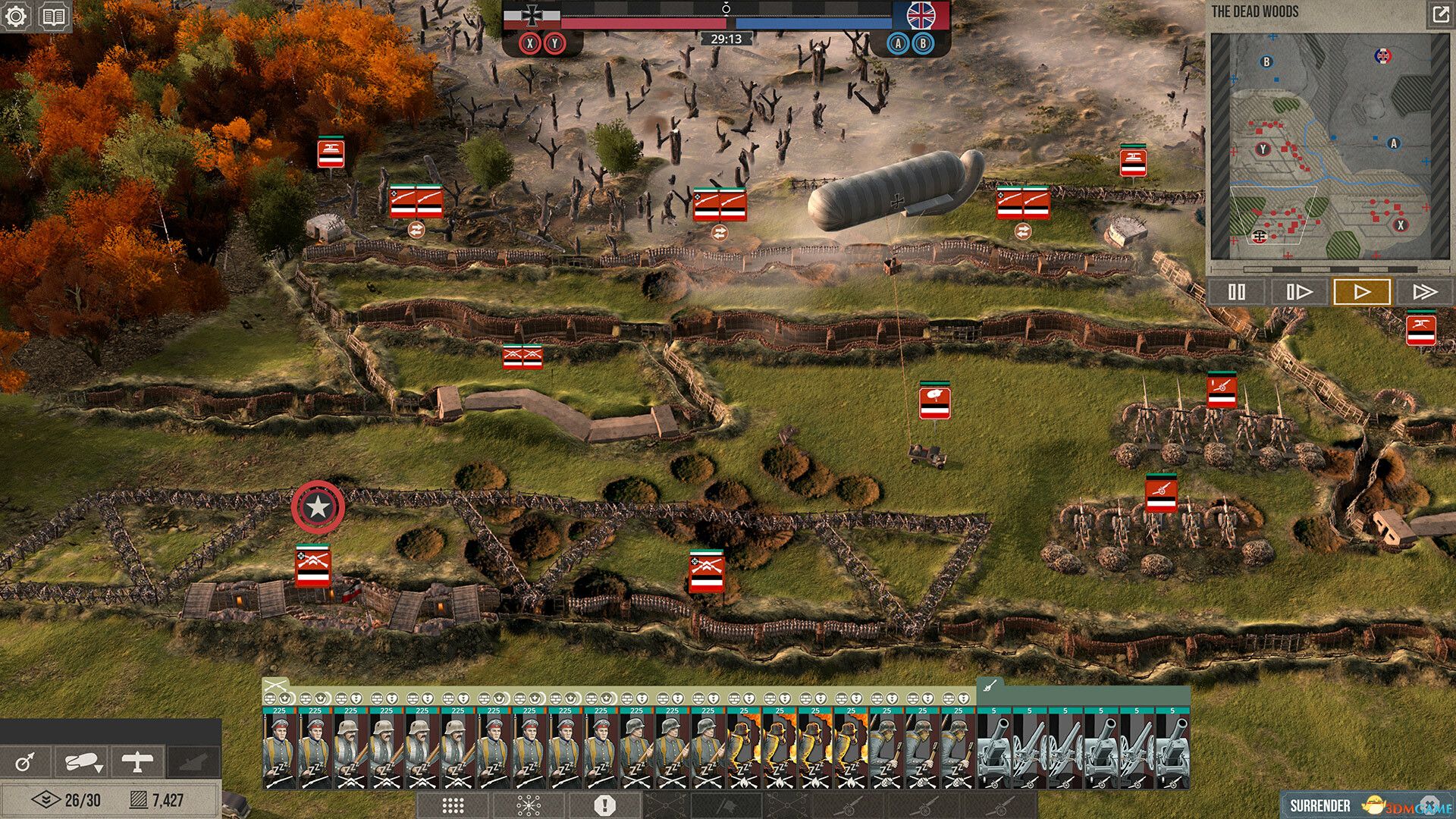
Task: Click the exclamation alert order button
Action: click(x=604, y=805)
